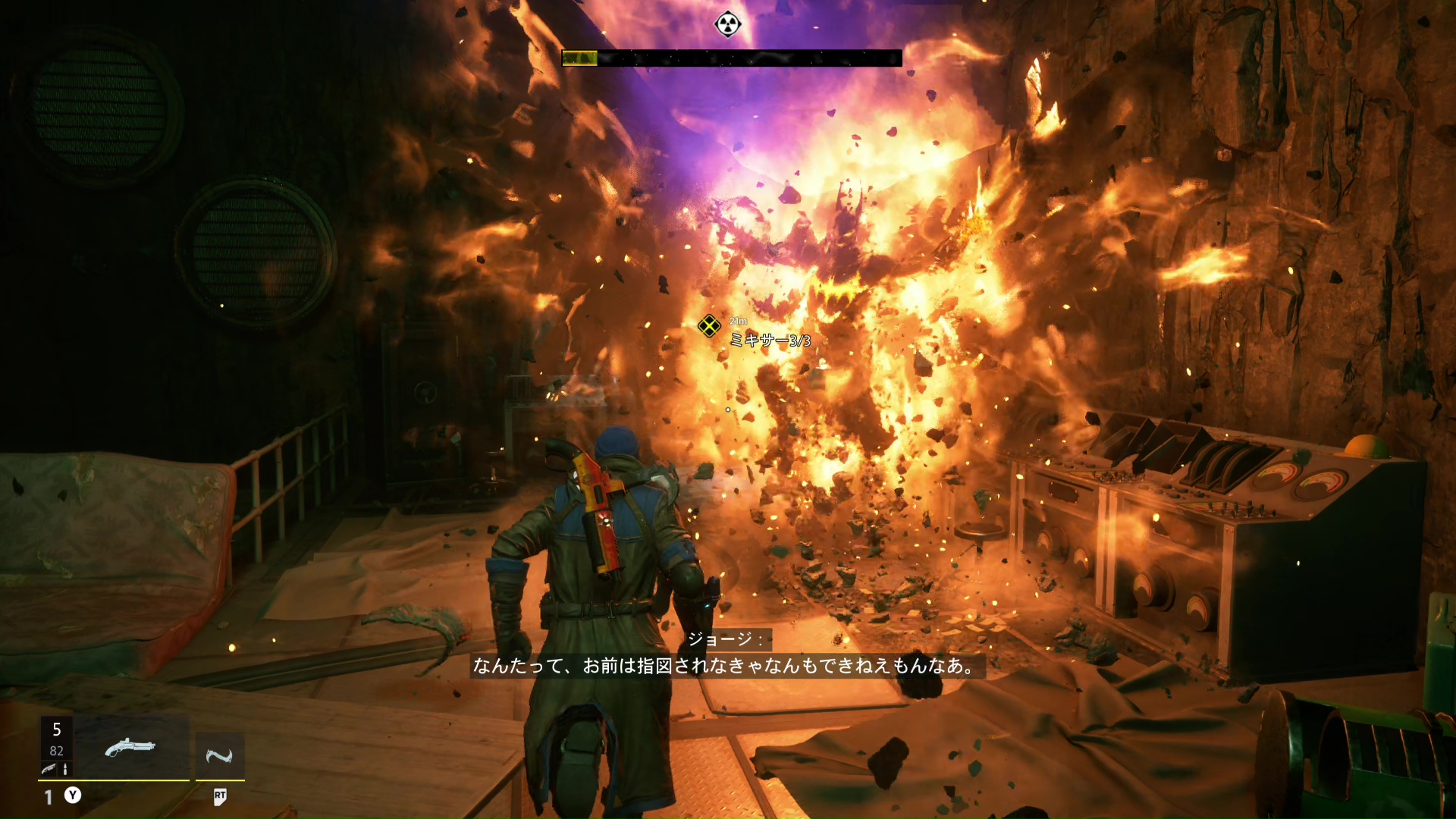Click the Mixer 3/3 objective marker
Screen dimensions: 1456x819
[x=709, y=326]
